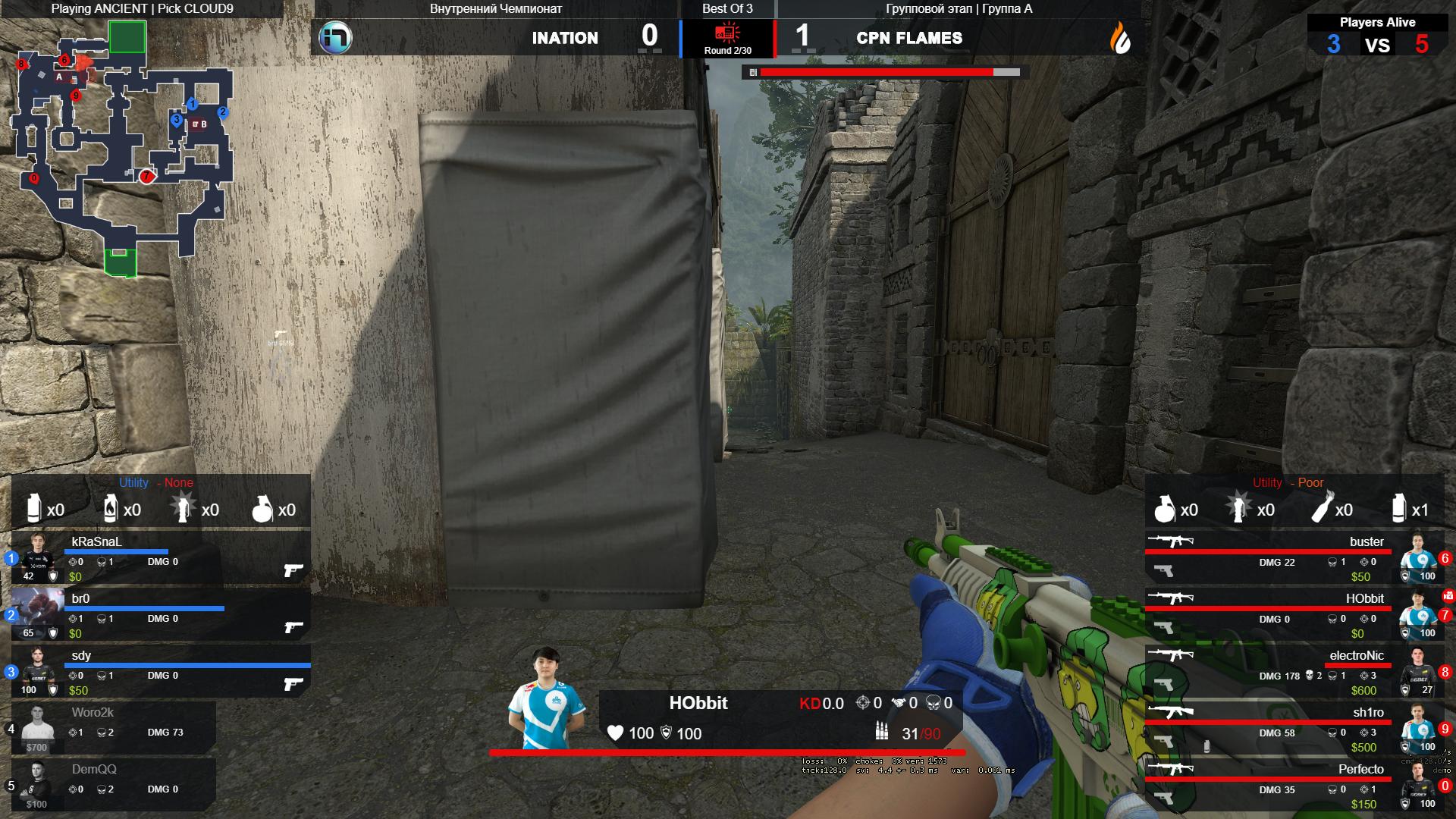Image resolution: width=1456 pixels, height=819 pixels.
Task: Click the INATION team logo
Action: [x=334, y=37]
